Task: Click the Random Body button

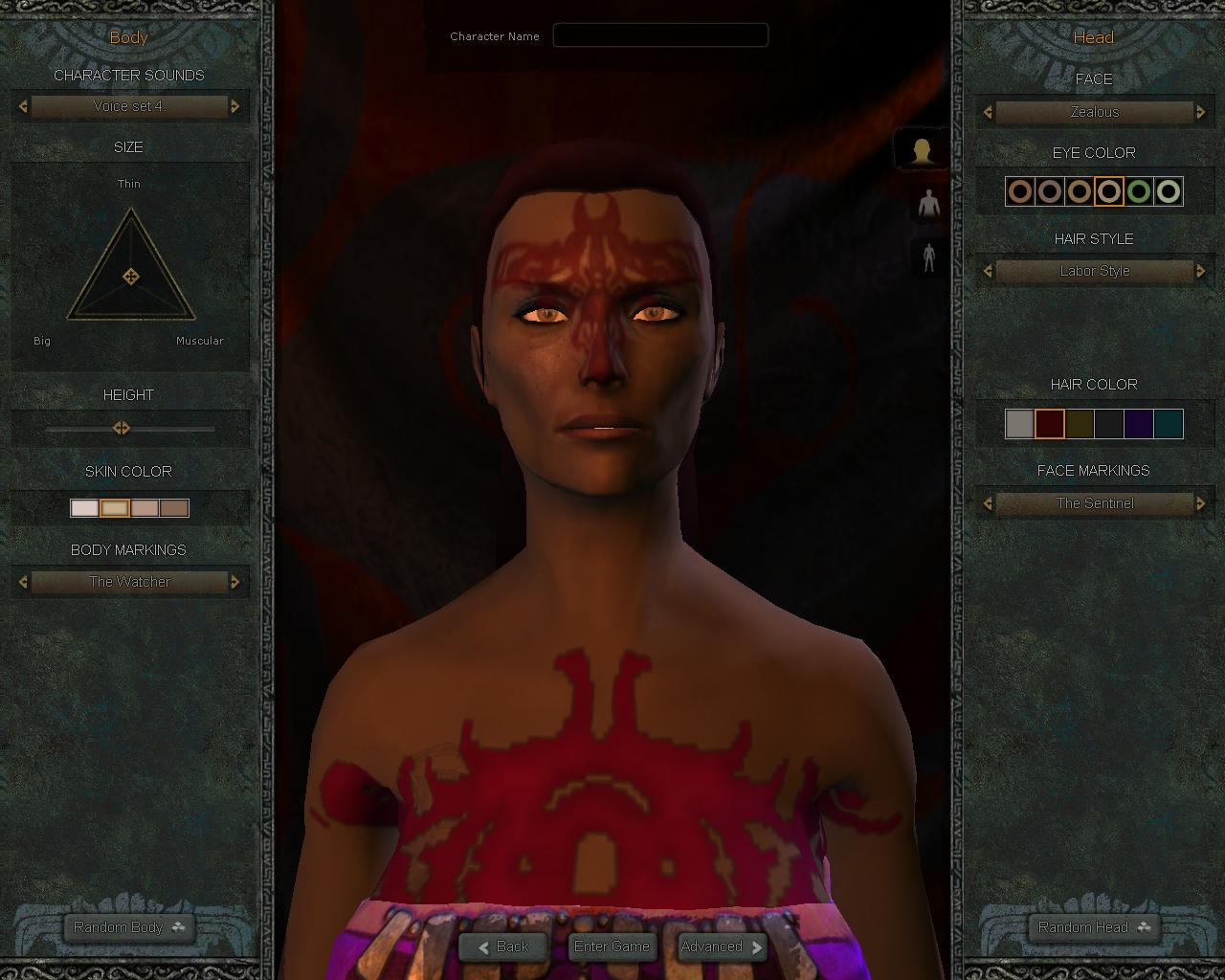Action: [129, 926]
